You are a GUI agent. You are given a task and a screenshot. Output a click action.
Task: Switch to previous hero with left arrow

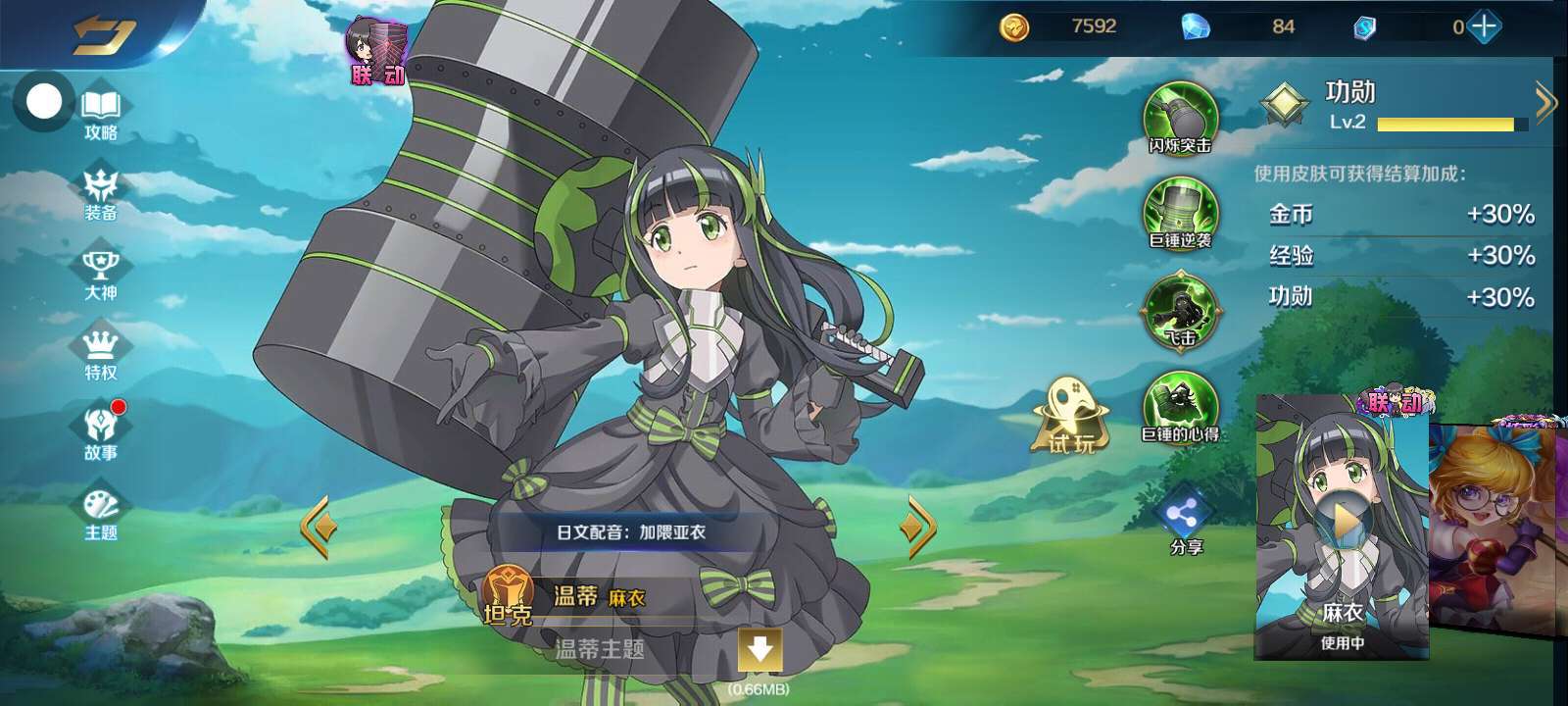[x=318, y=527]
